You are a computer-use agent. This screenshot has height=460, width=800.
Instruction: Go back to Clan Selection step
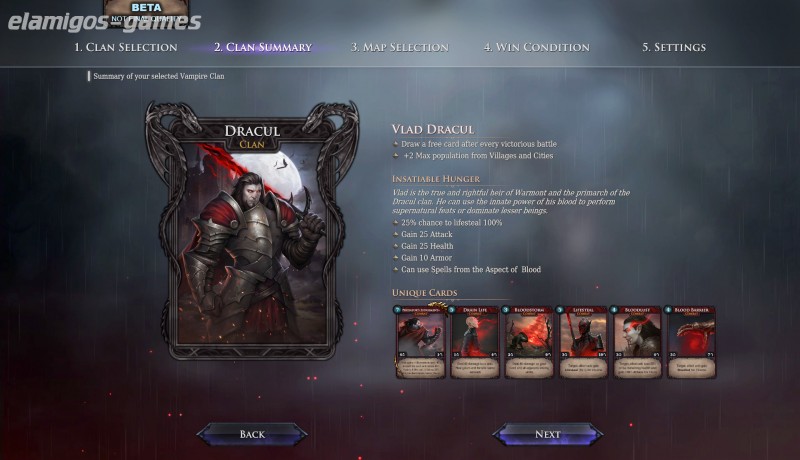(125, 47)
